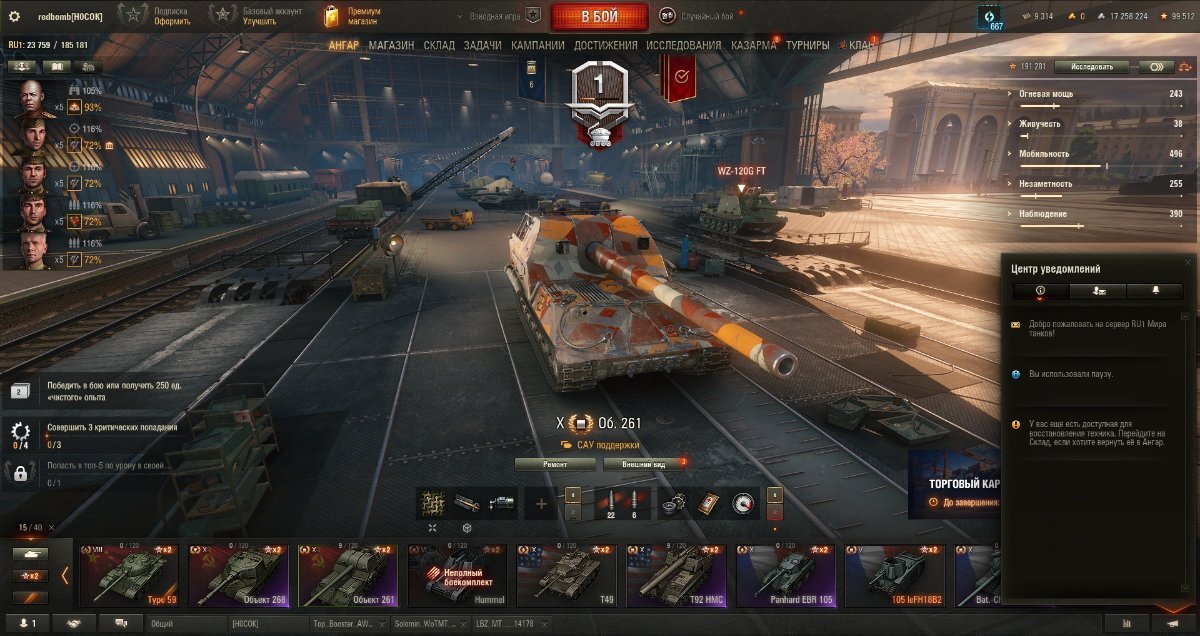Open the Общий chat channel
Viewport: 1200px width, 636px height.
pyautogui.click(x=185, y=623)
